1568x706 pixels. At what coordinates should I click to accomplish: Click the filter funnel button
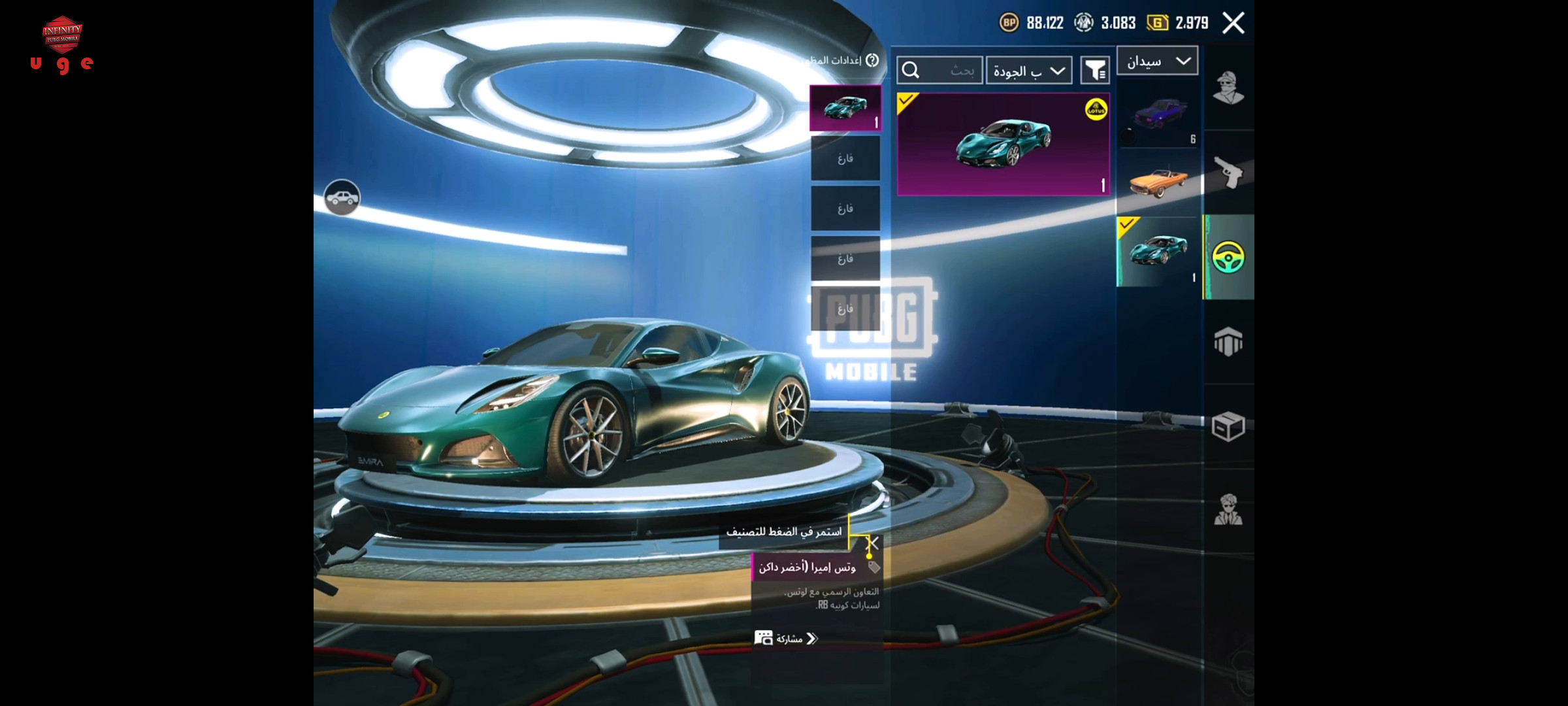[1095, 71]
